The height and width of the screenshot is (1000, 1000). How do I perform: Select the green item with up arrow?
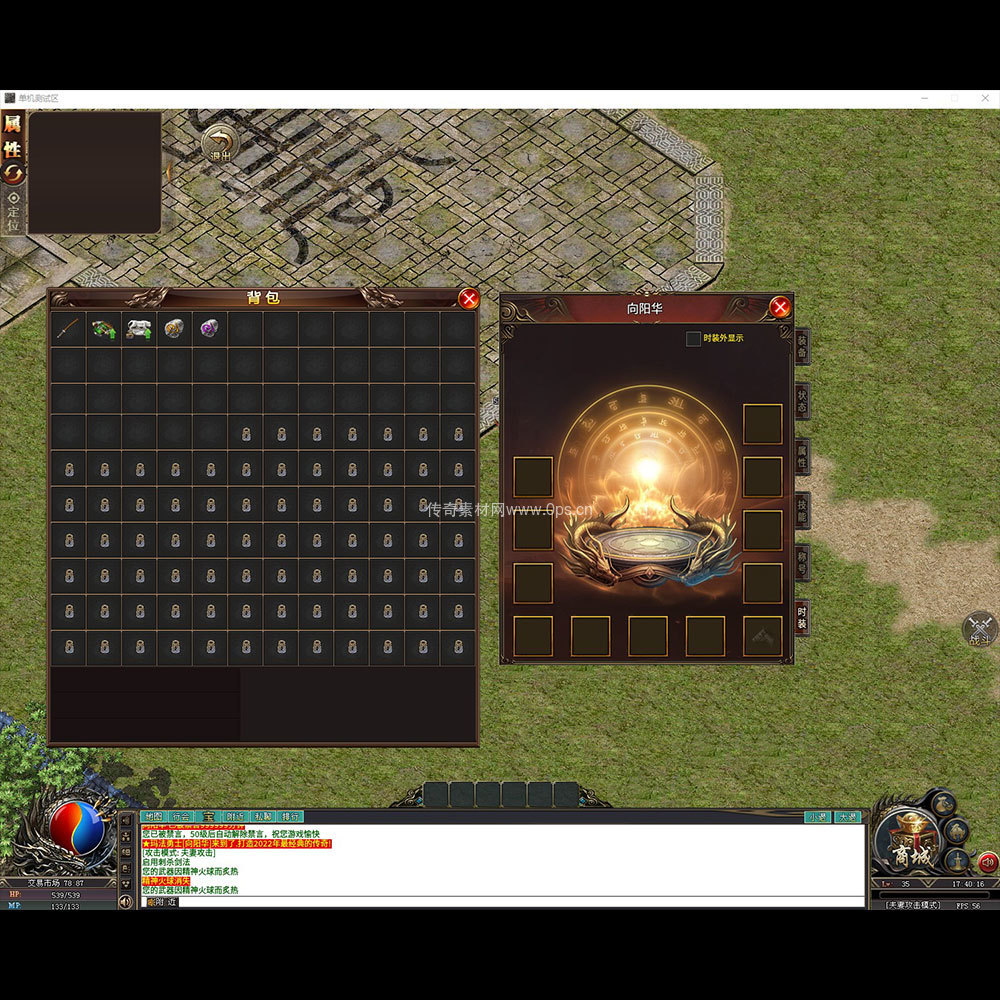click(x=103, y=328)
